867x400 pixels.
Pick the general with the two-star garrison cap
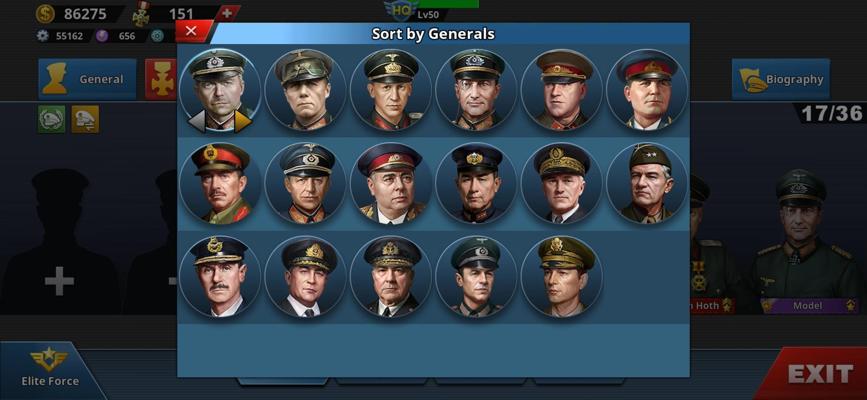coord(646,183)
